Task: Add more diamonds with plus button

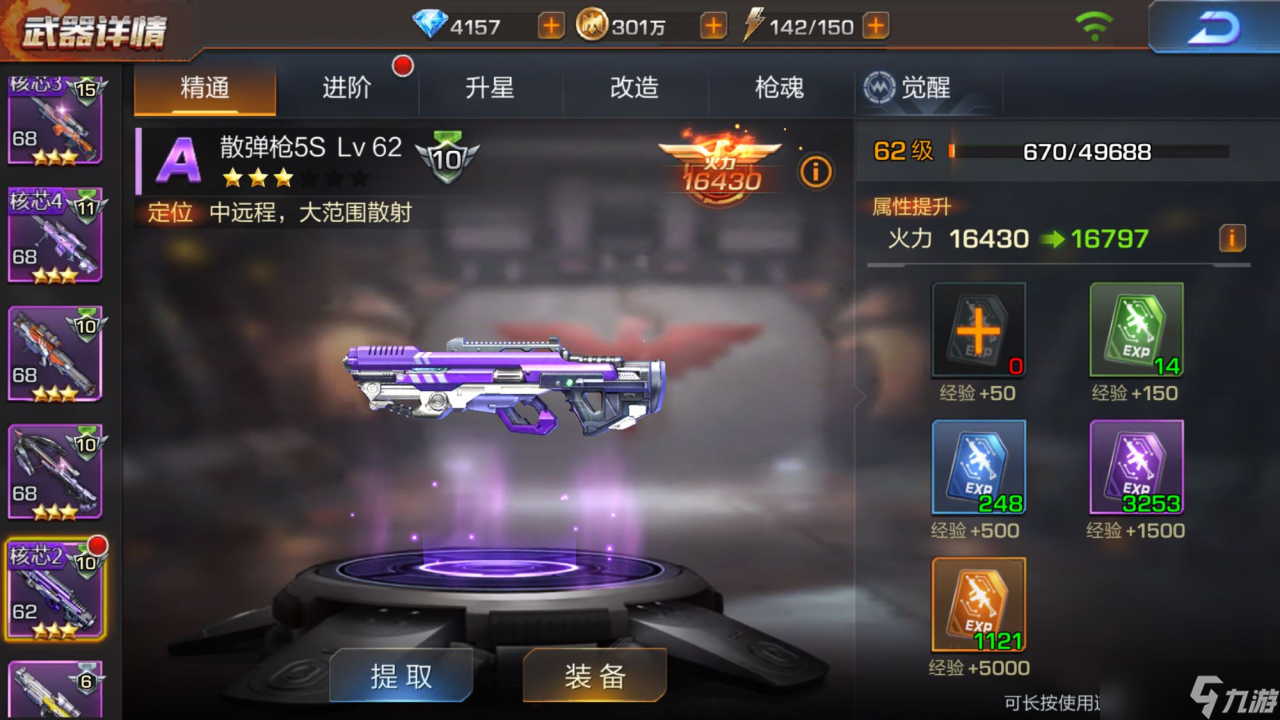Action: pos(551,26)
